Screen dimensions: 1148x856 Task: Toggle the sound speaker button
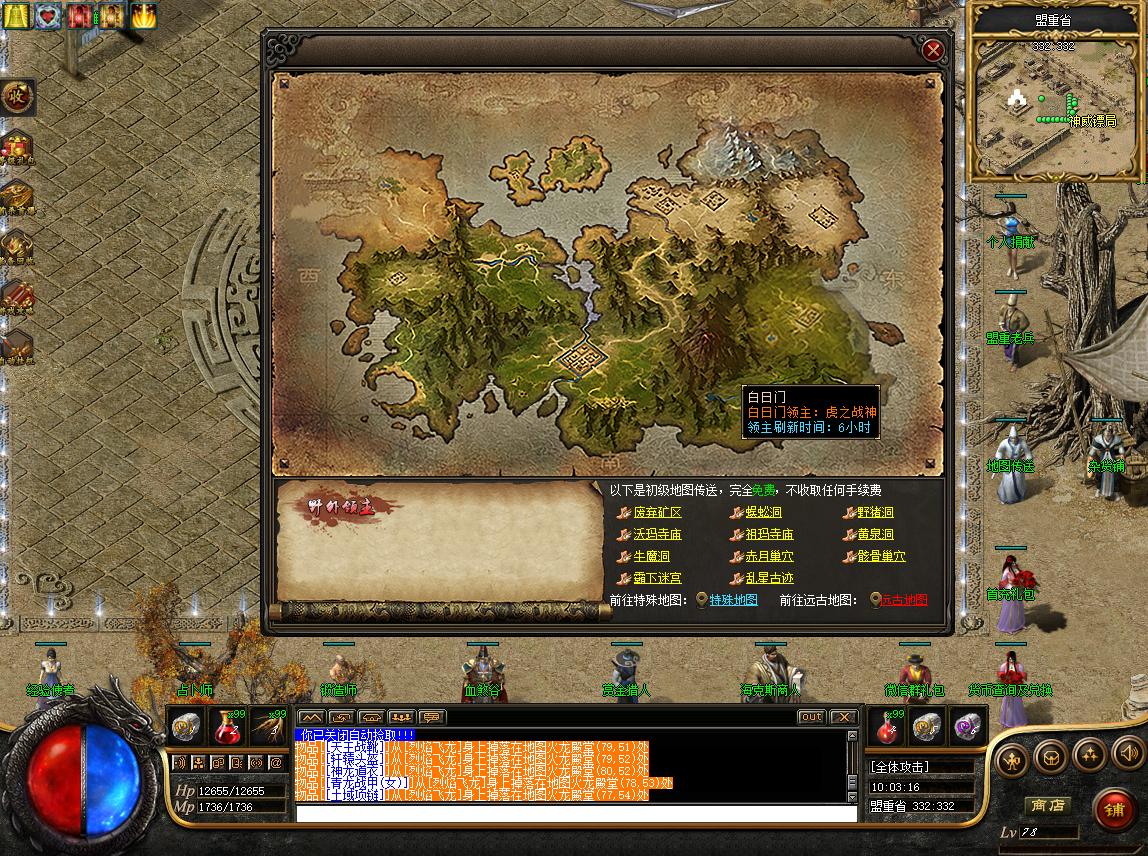[x=1127, y=755]
